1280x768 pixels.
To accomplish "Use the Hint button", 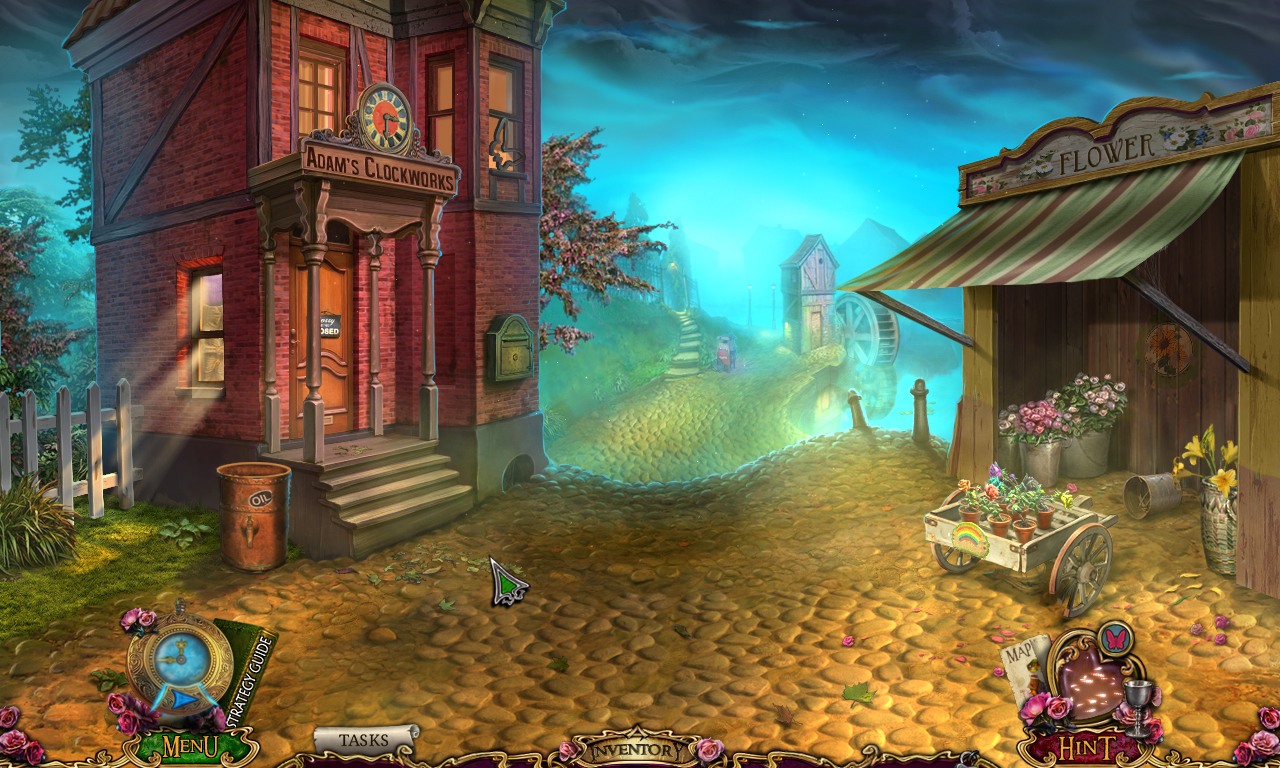I will [x=1086, y=748].
